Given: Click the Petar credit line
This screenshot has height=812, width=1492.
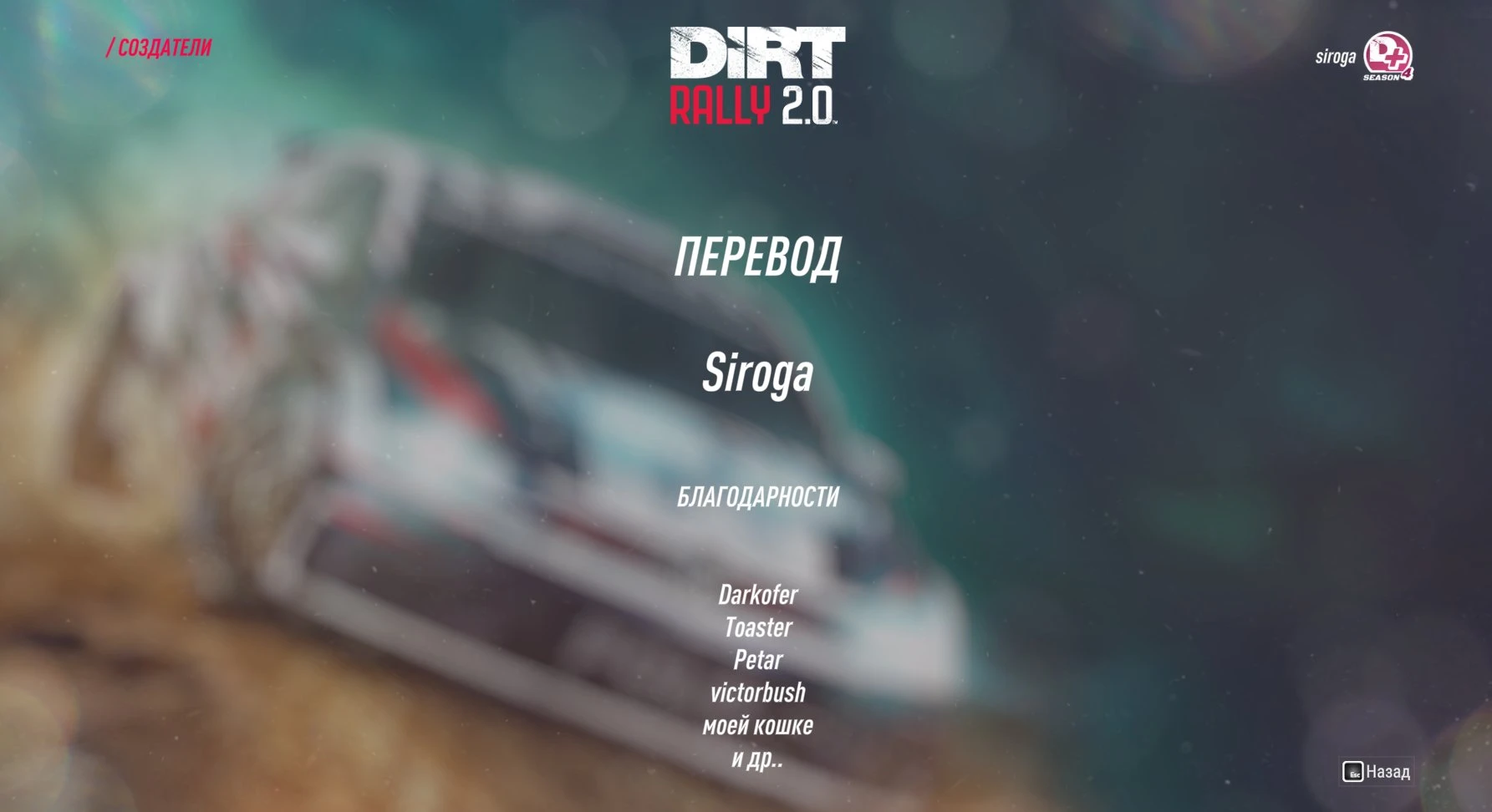Looking at the screenshot, I should tap(757, 660).
